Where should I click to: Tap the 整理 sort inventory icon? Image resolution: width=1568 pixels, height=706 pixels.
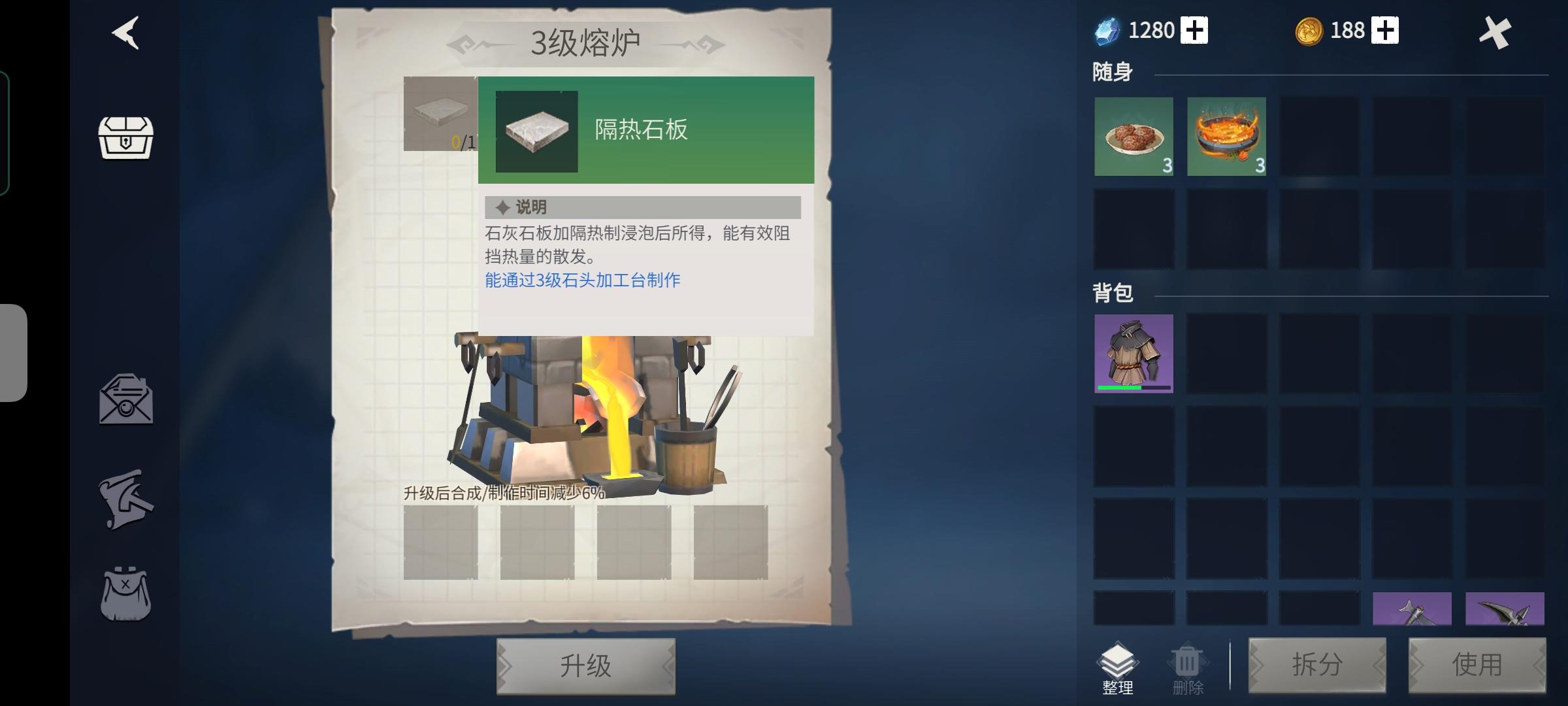click(1119, 664)
